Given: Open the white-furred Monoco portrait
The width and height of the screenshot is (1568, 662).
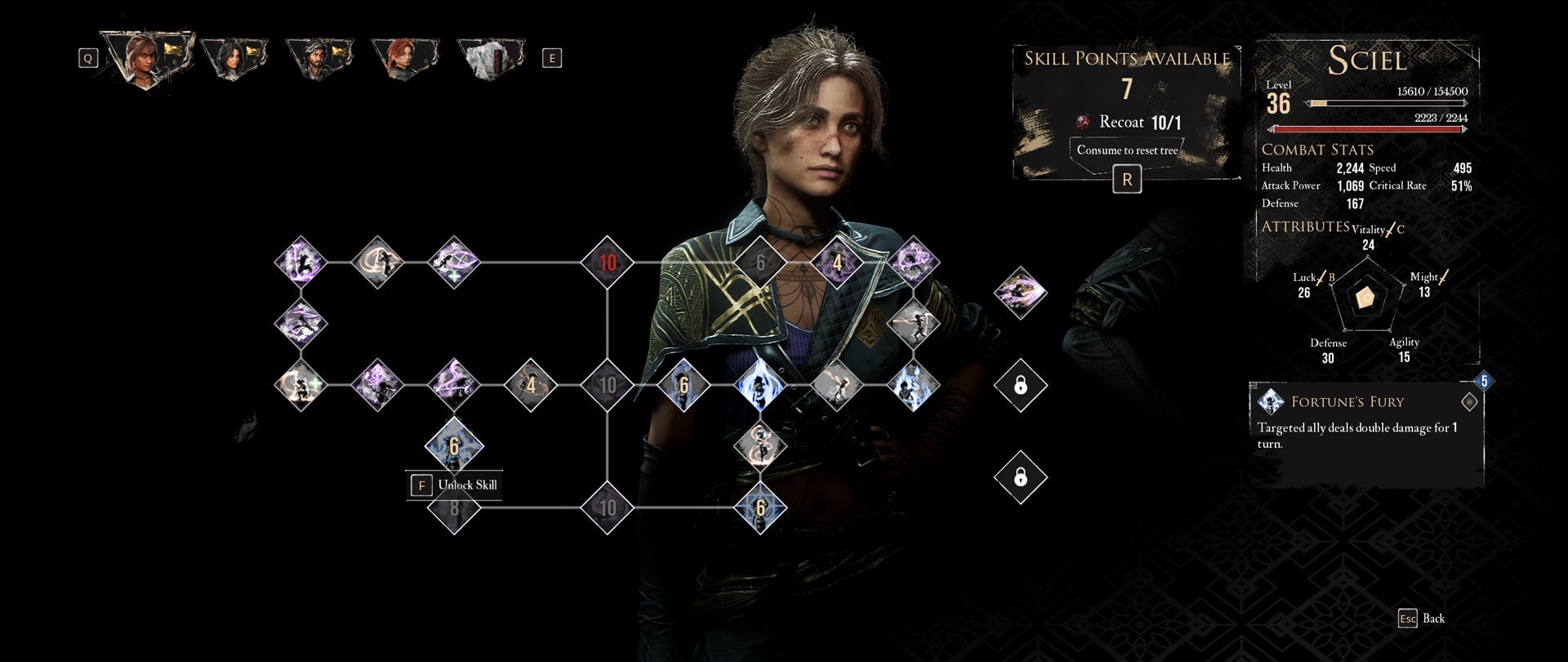Looking at the screenshot, I should (492, 57).
